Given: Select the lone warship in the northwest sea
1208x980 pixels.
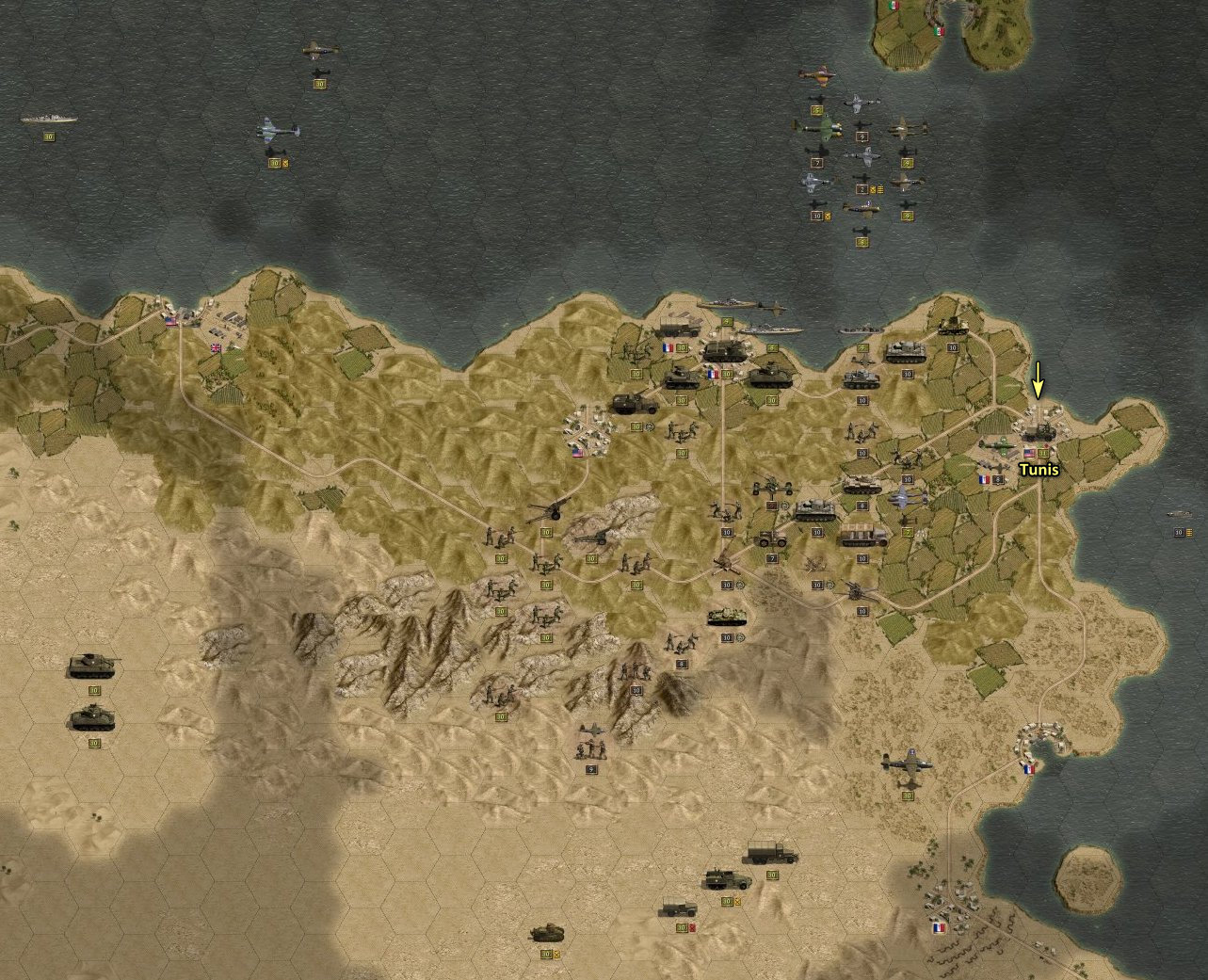Looking at the screenshot, I should tap(49, 120).
